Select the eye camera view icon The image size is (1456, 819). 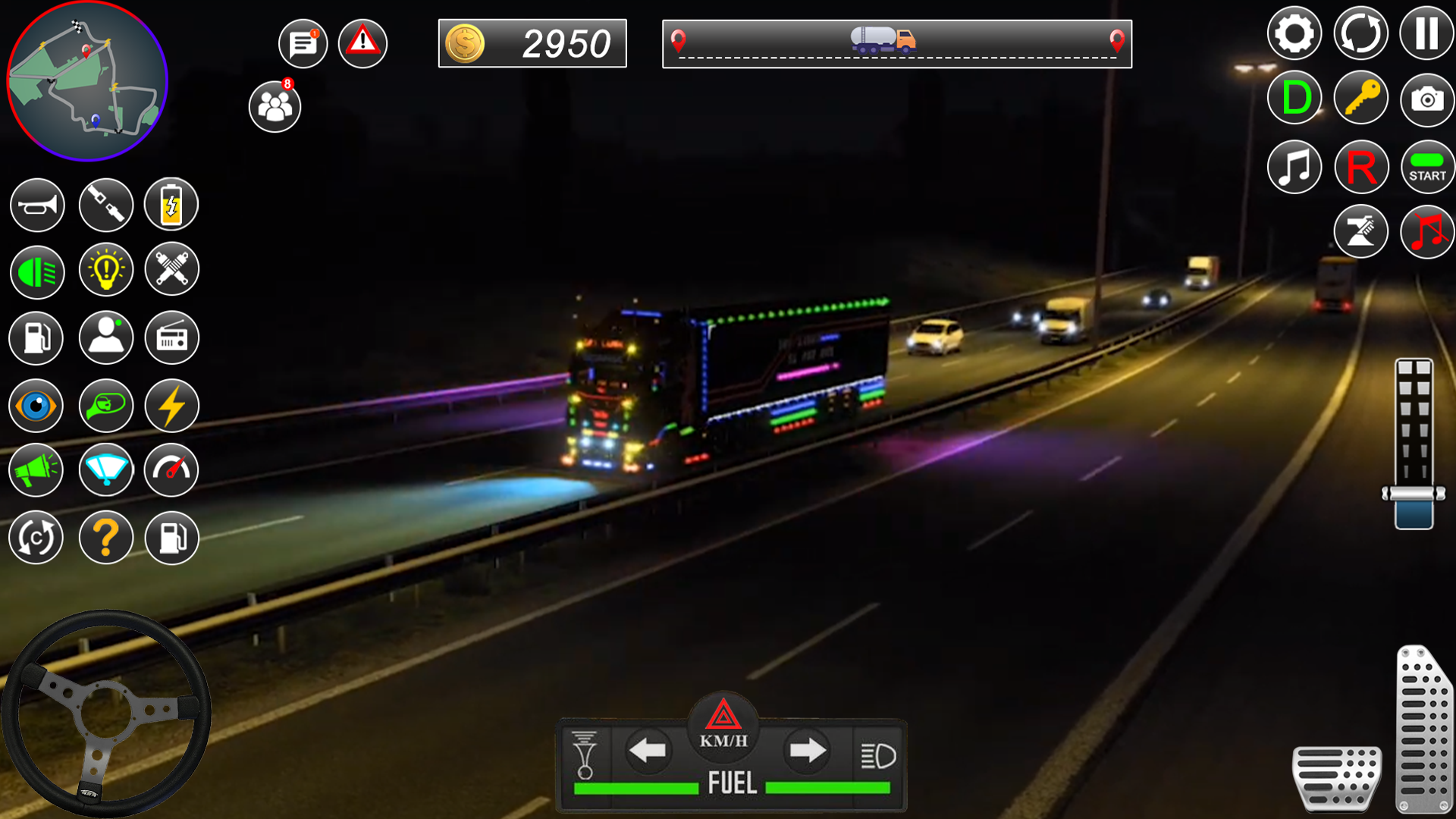pyautogui.click(x=36, y=406)
